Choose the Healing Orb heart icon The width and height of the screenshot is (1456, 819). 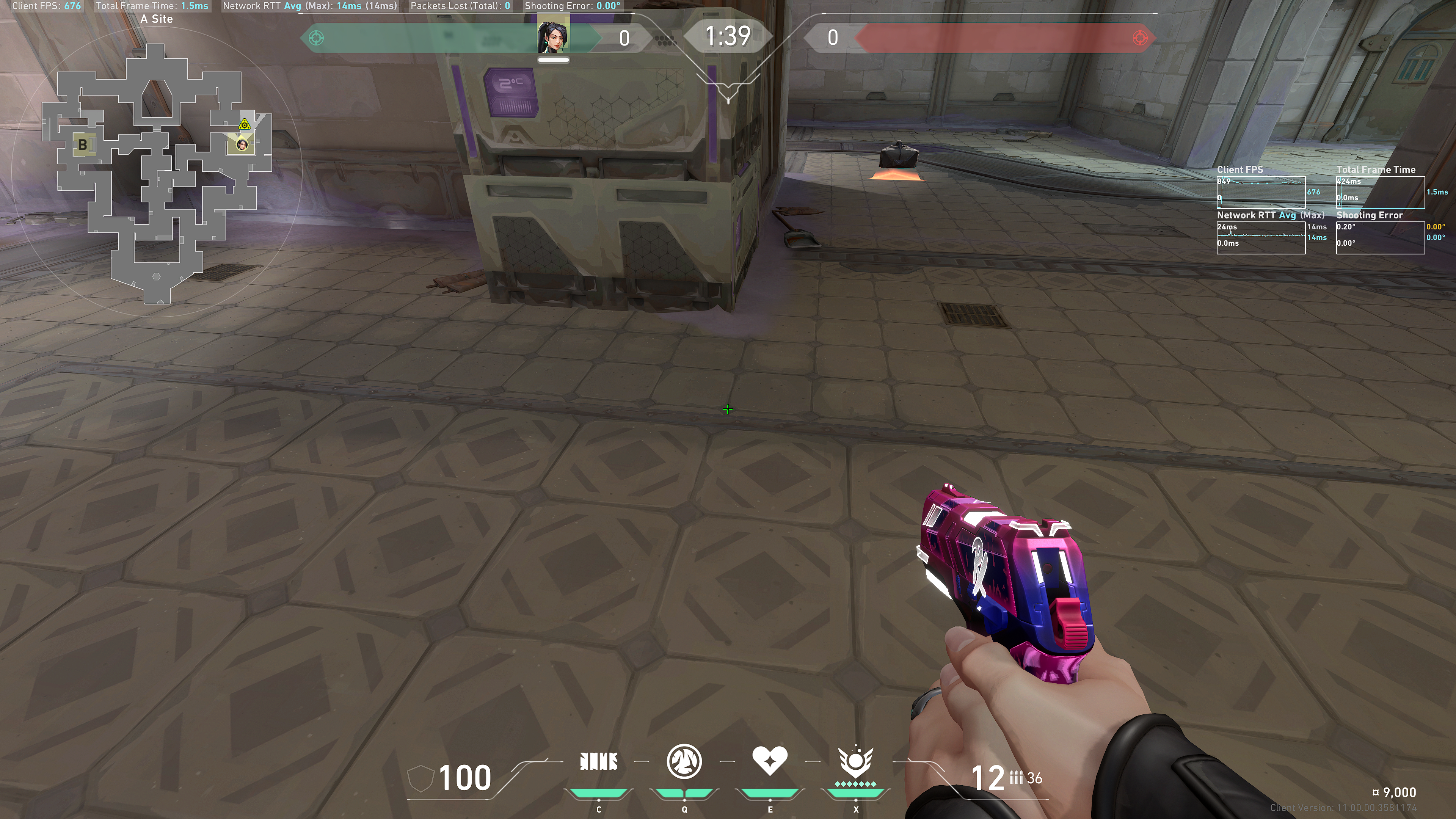769,761
